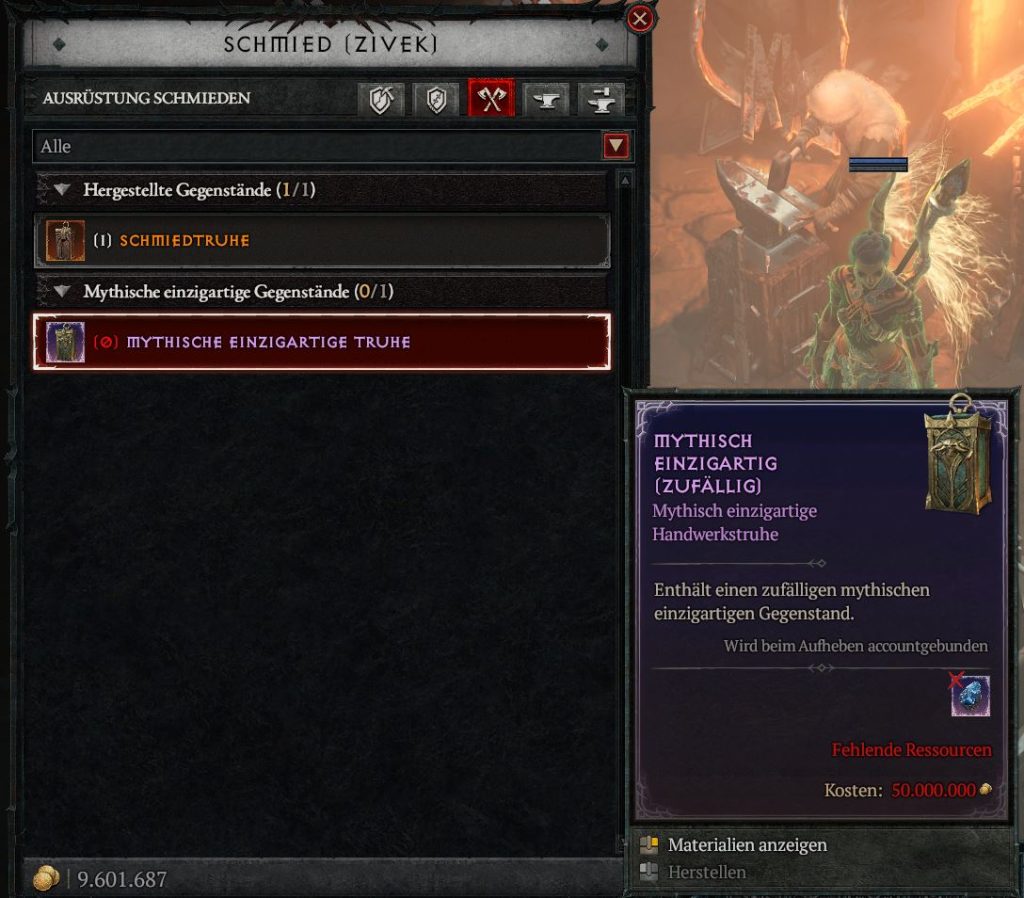Open the "Alle" filter dropdown

[616, 147]
